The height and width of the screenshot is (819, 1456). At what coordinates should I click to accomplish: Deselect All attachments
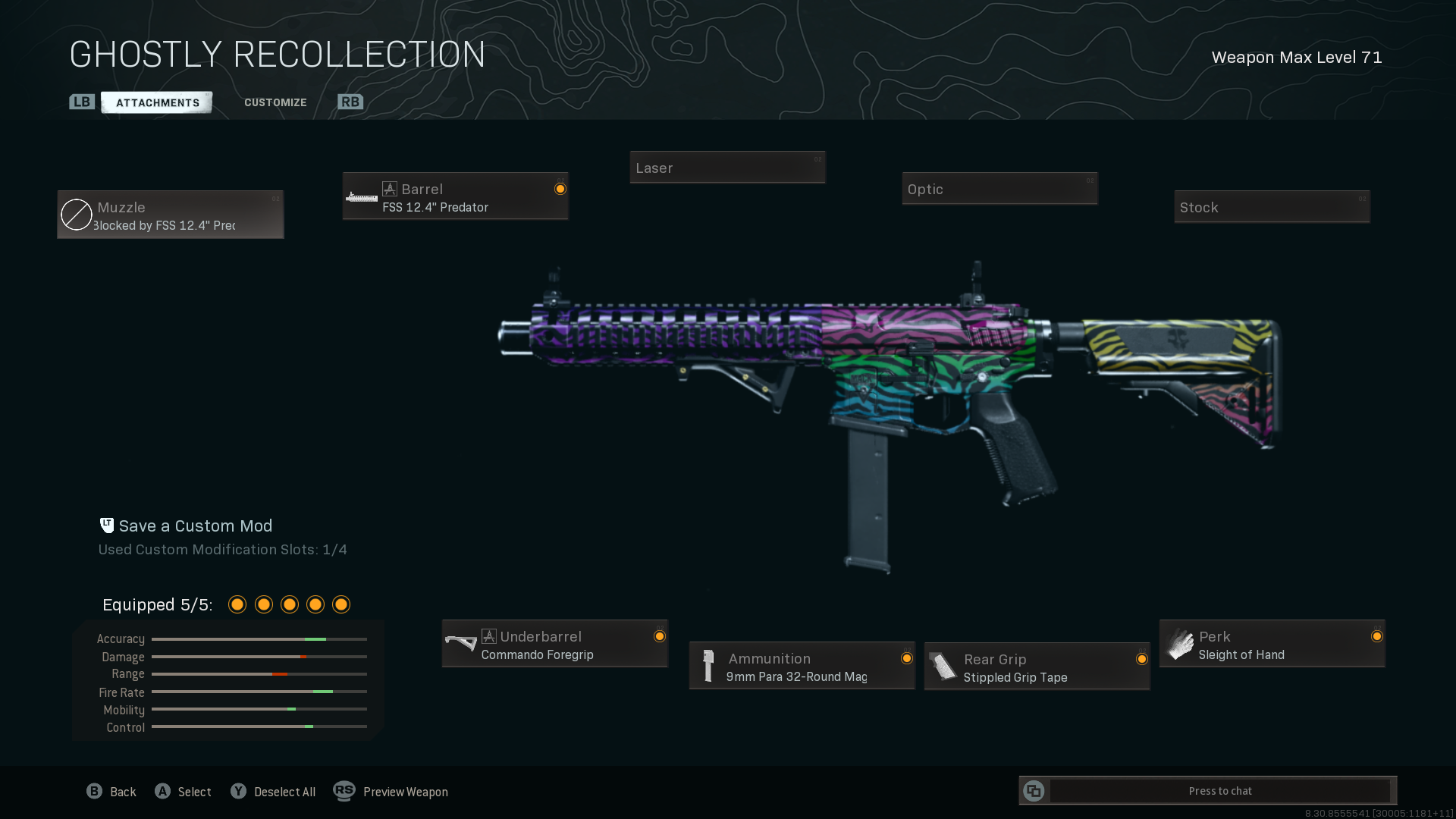[x=273, y=792]
